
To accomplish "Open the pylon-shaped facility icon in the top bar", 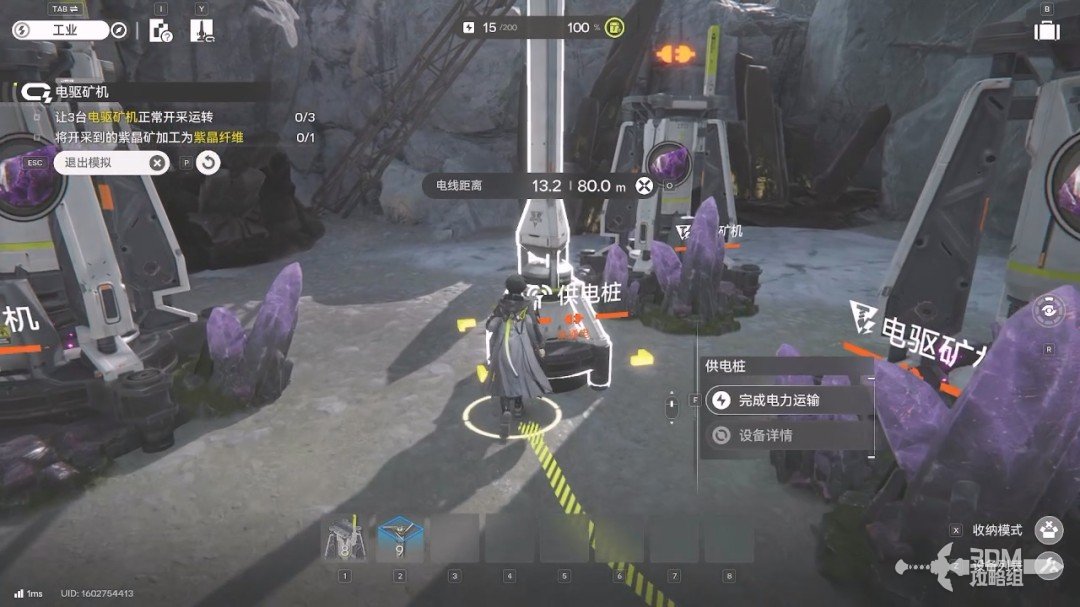I will 201,30.
